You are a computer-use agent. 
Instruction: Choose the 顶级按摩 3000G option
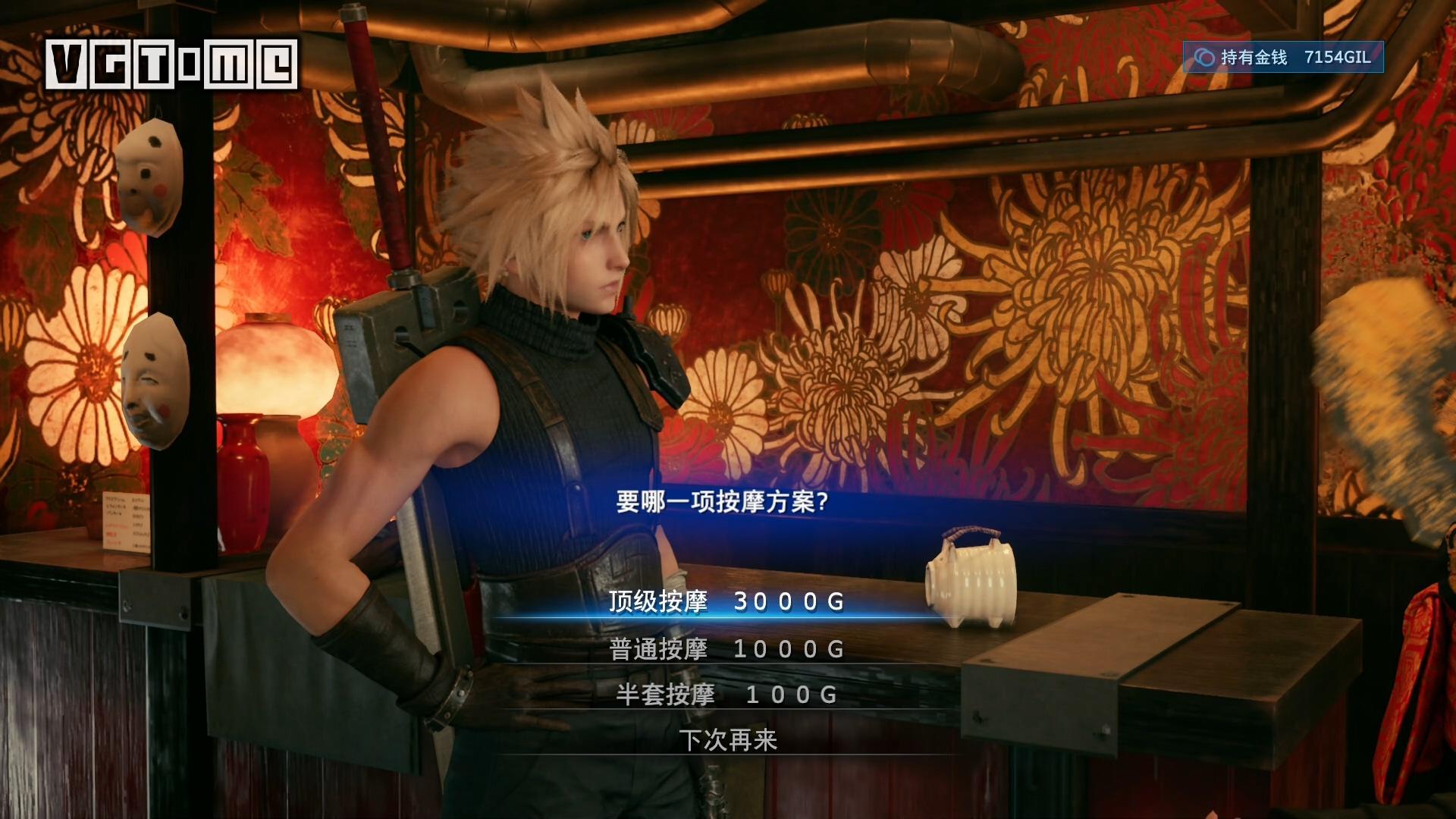[726, 602]
